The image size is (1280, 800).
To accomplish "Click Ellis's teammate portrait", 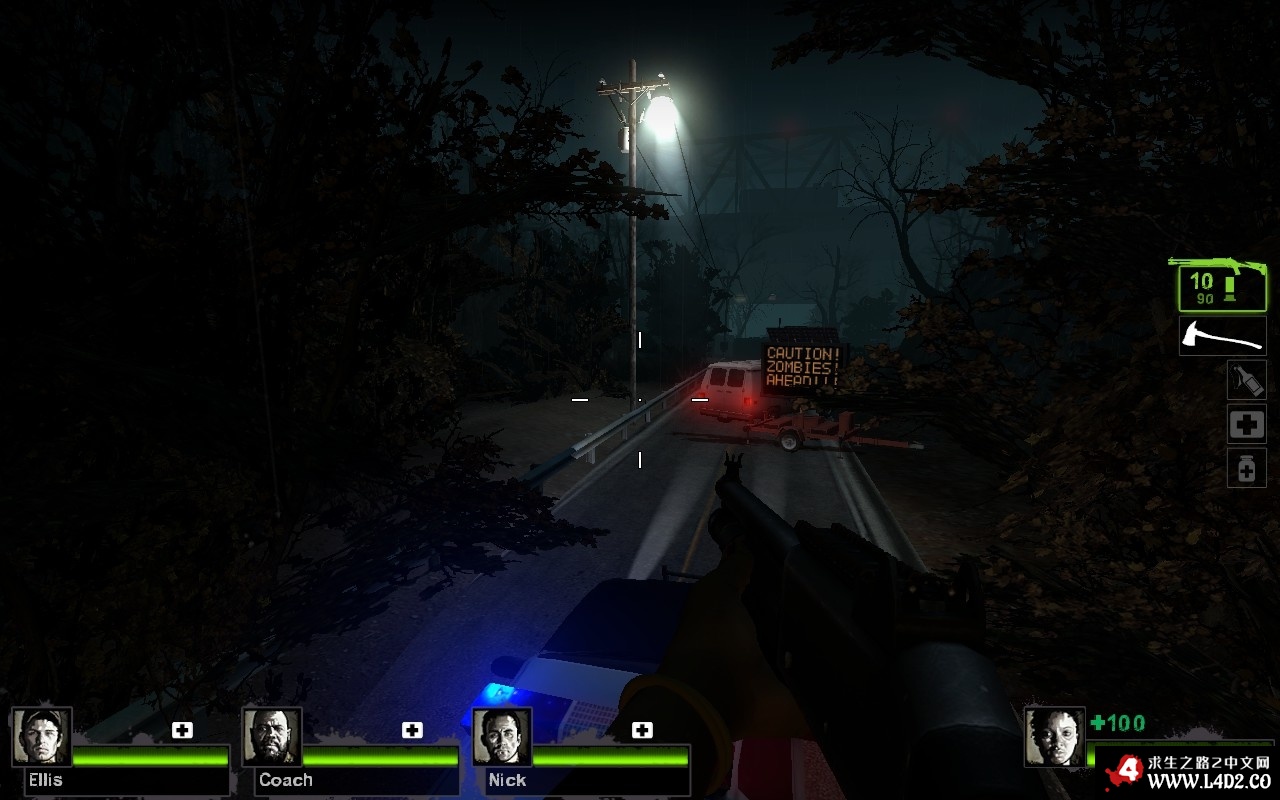I will [42, 737].
